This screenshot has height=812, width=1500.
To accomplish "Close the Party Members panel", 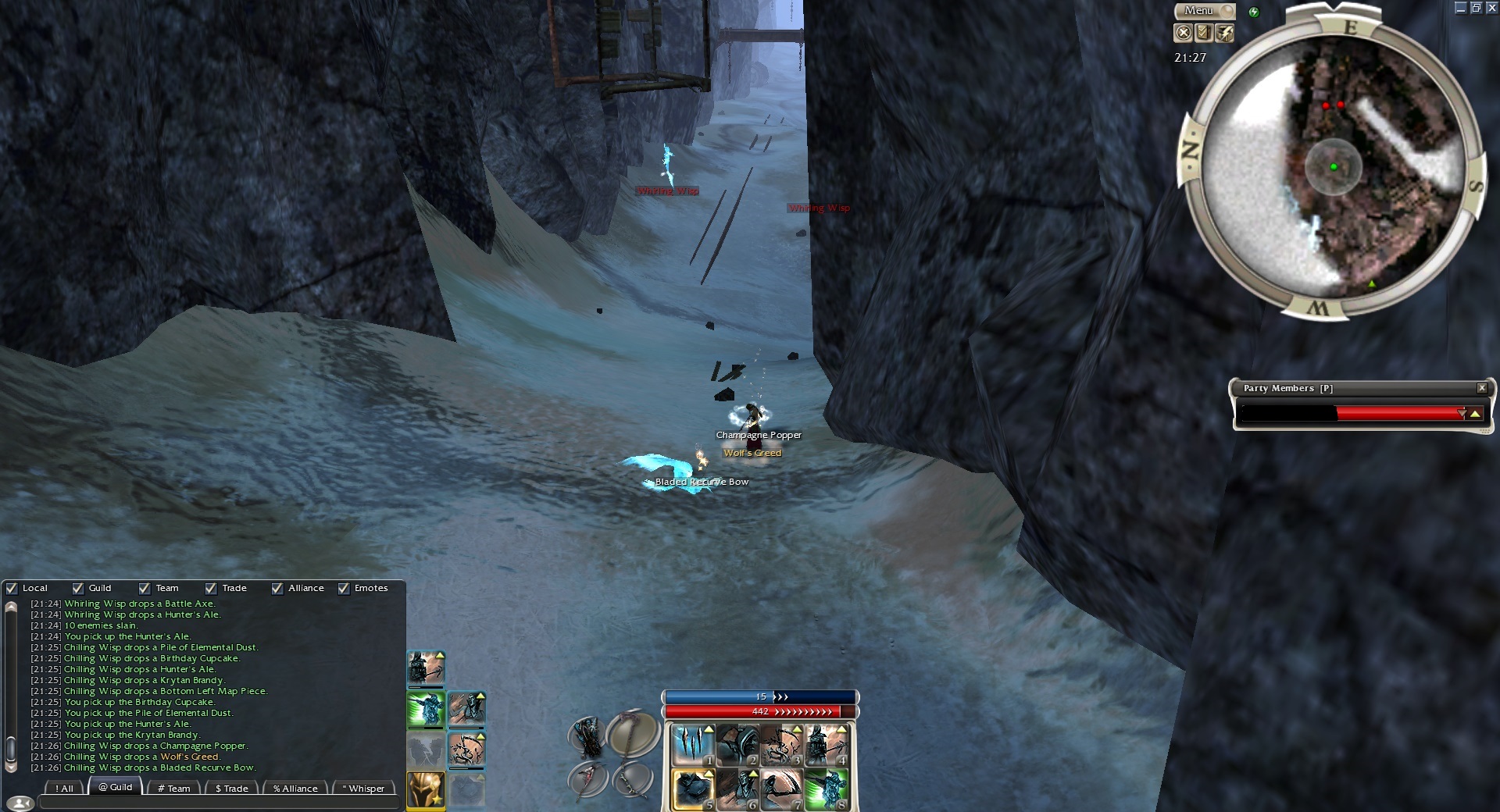I will click(1481, 388).
